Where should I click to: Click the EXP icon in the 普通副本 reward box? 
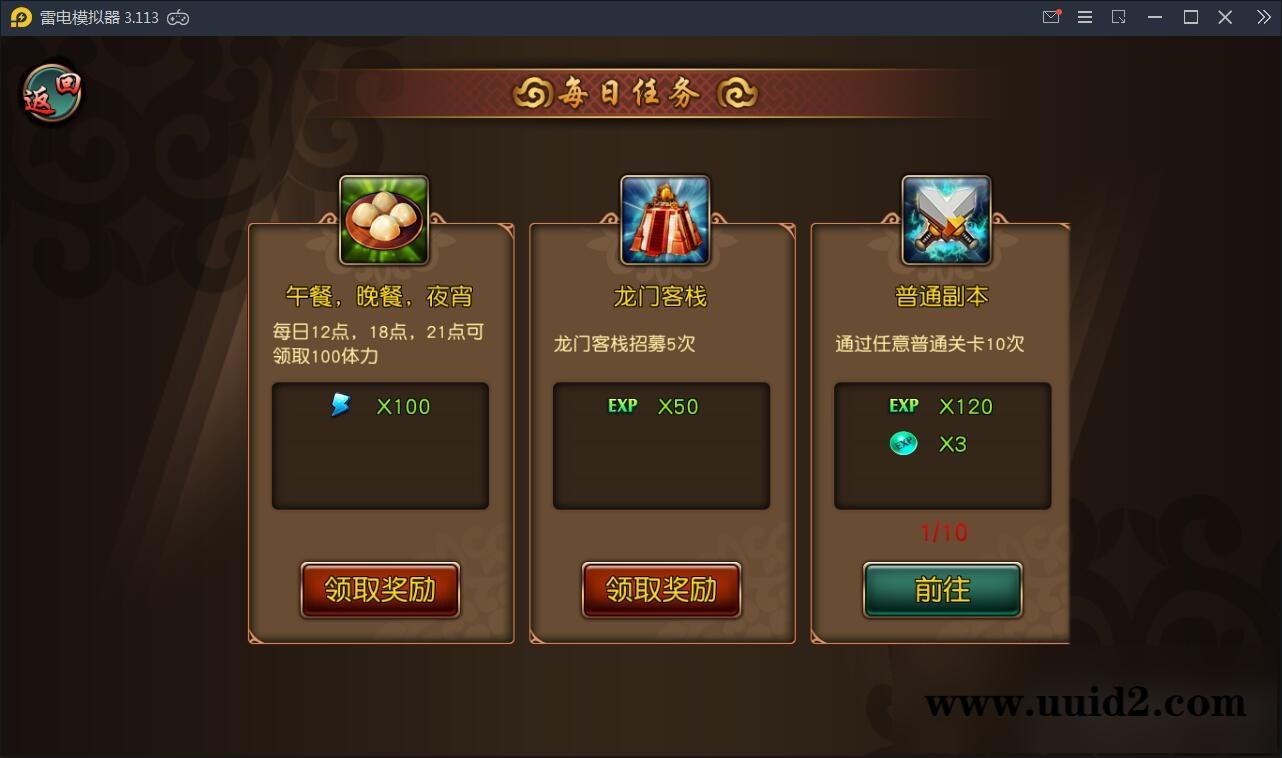tap(903, 406)
